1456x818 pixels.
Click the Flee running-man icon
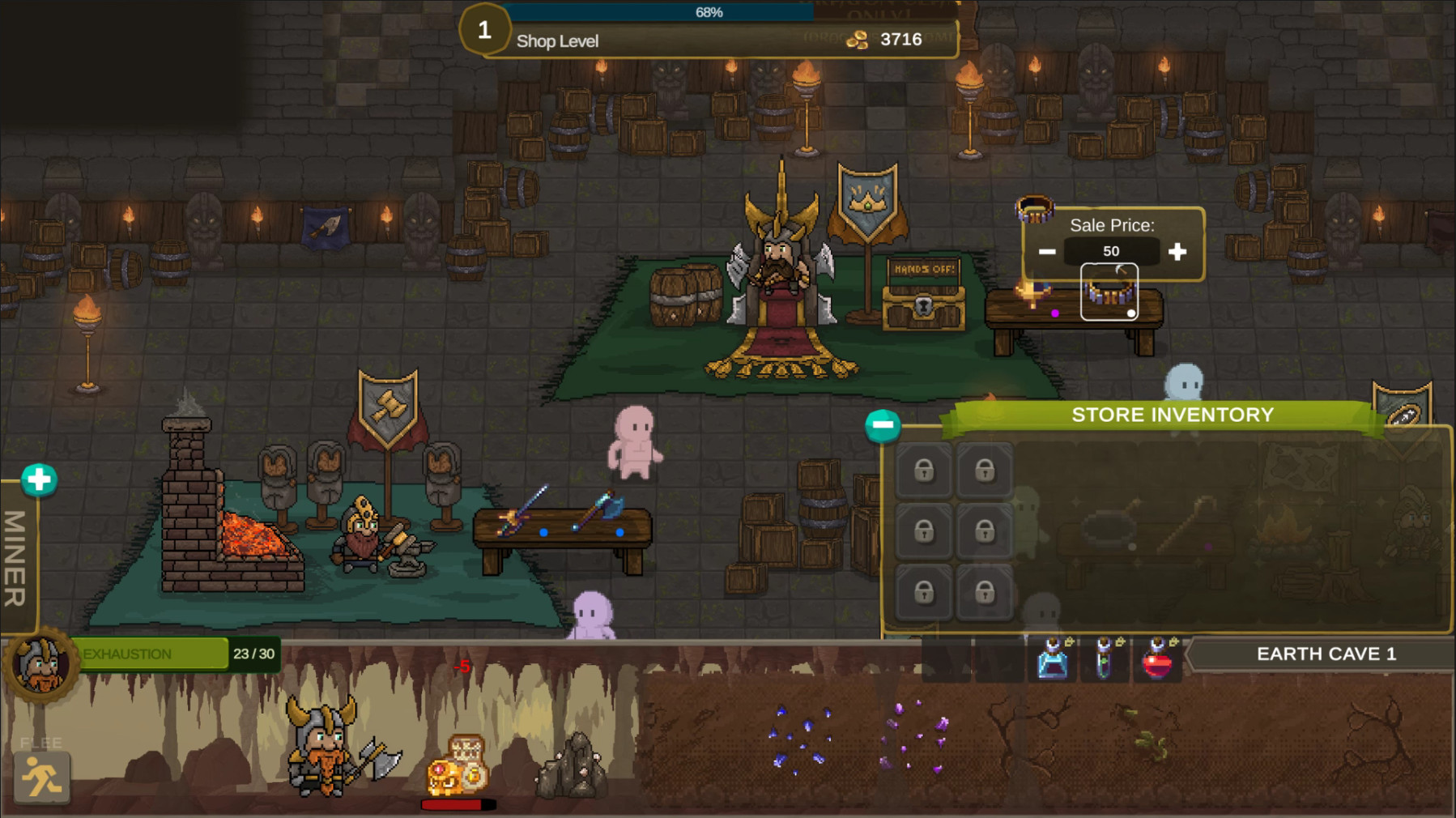(x=43, y=777)
